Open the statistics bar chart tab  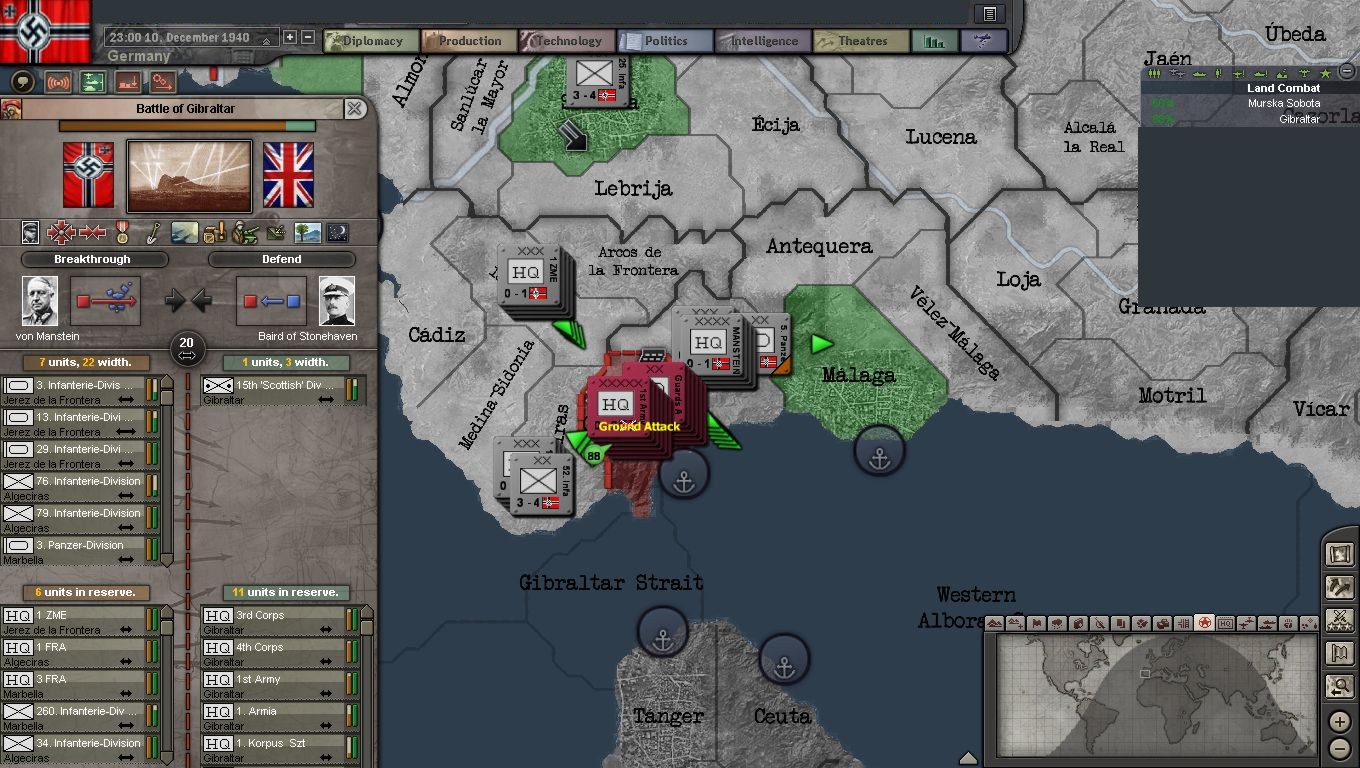coord(935,41)
